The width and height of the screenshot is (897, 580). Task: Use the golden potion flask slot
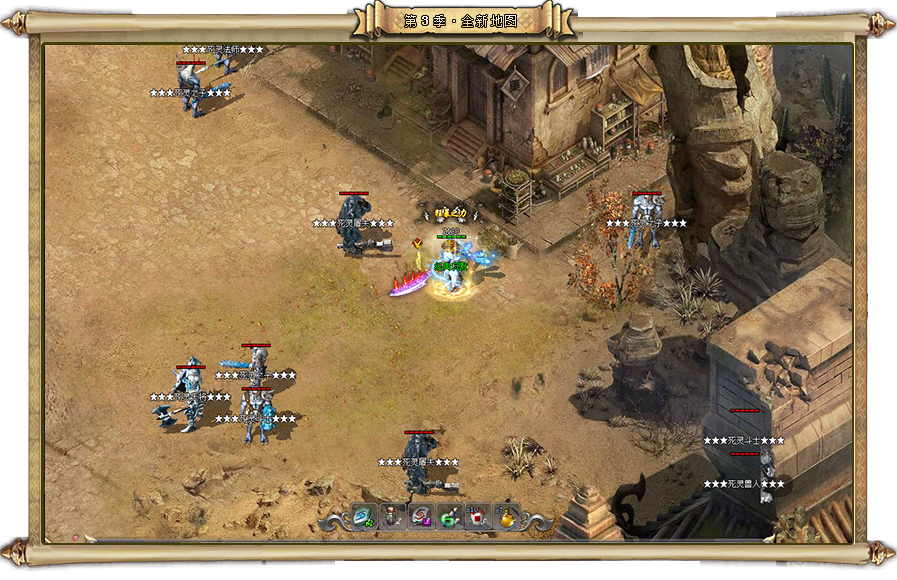coord(507,517)
